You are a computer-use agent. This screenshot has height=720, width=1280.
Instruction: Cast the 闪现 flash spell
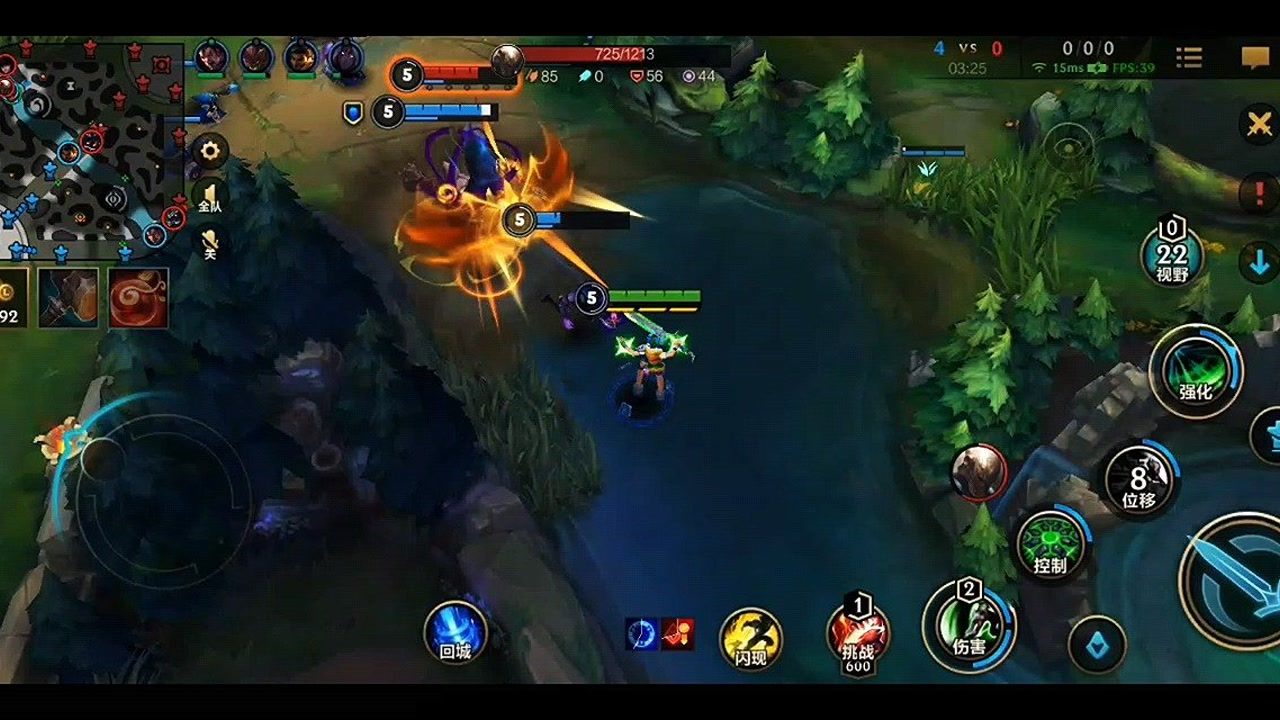[x=751, y=638]
